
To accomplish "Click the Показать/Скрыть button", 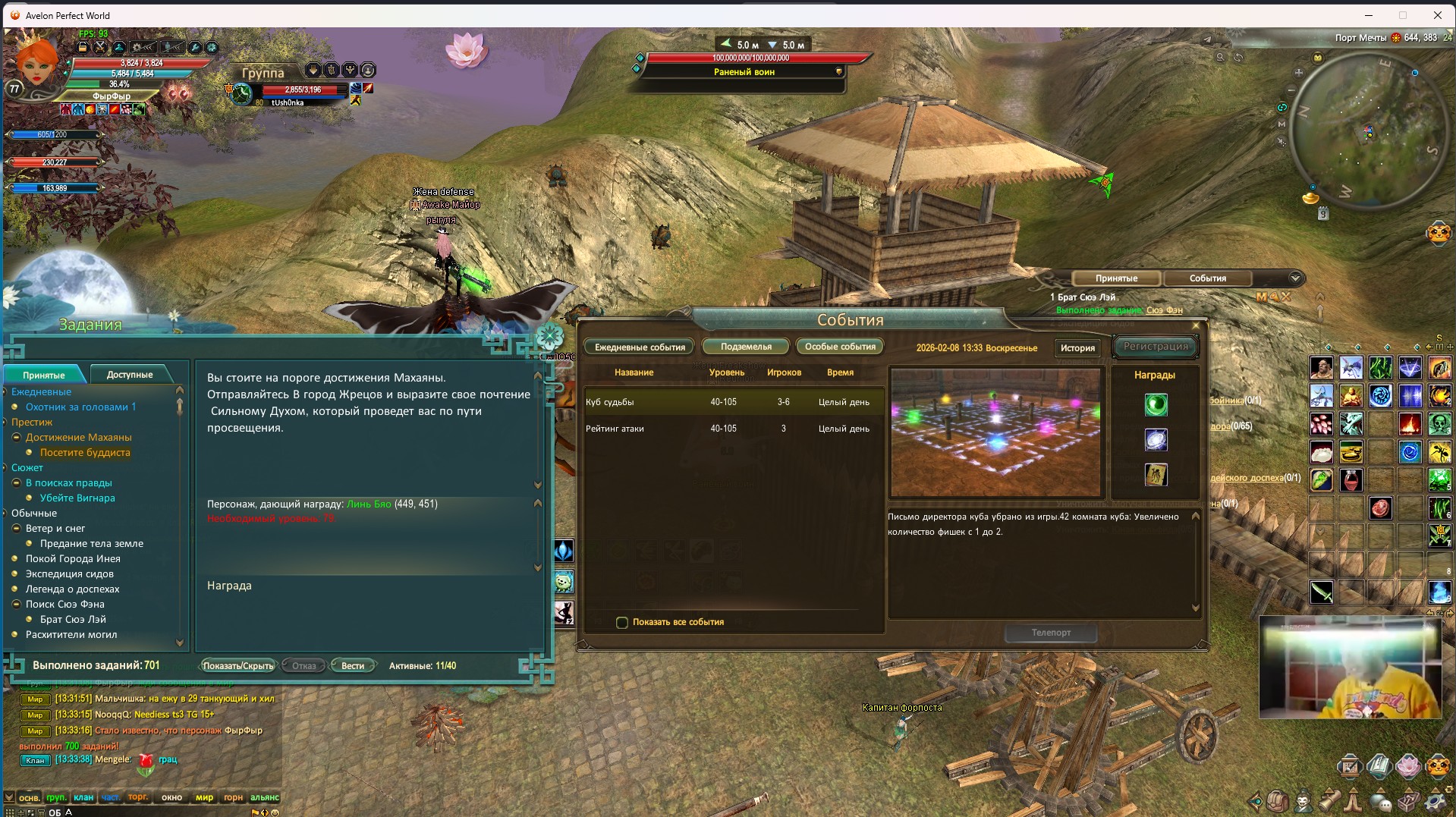I will coord(237,666).
